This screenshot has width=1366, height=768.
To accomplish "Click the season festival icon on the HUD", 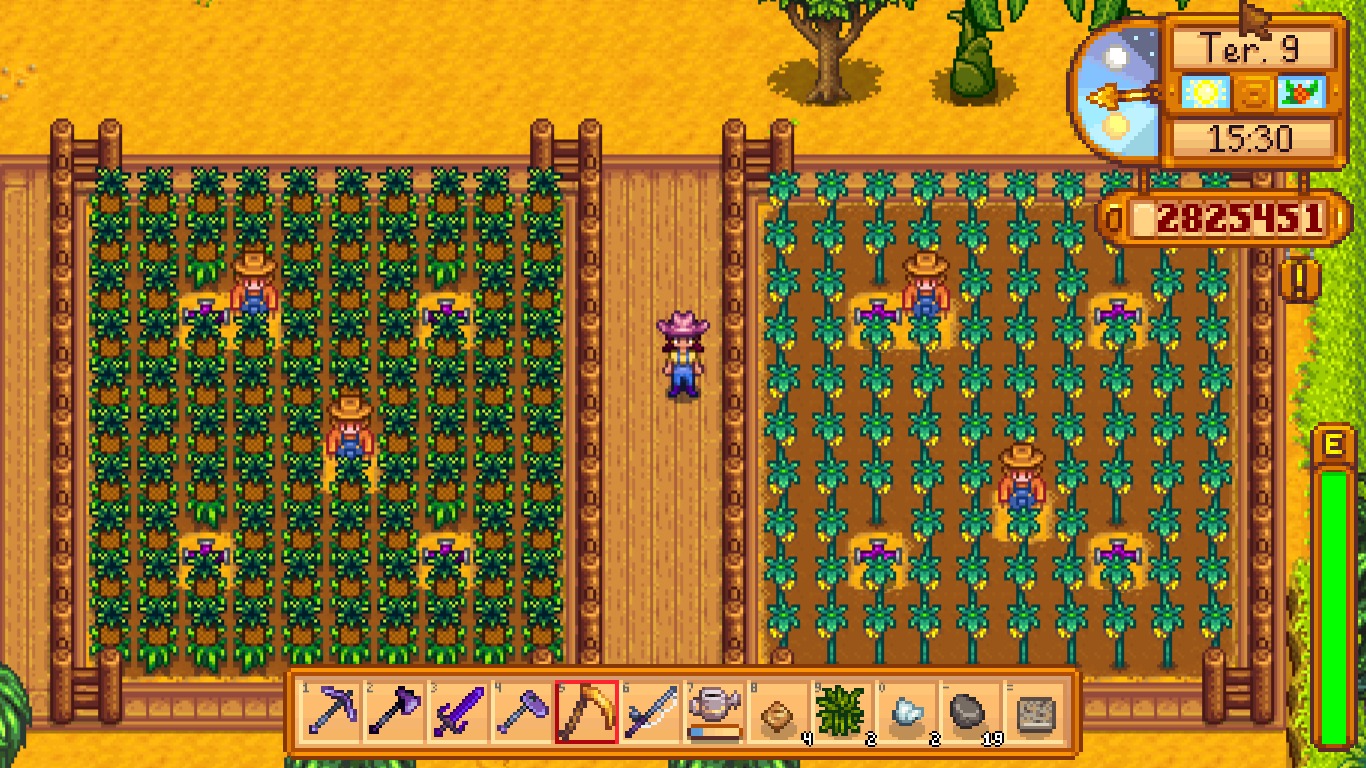I will point(1302,92).
